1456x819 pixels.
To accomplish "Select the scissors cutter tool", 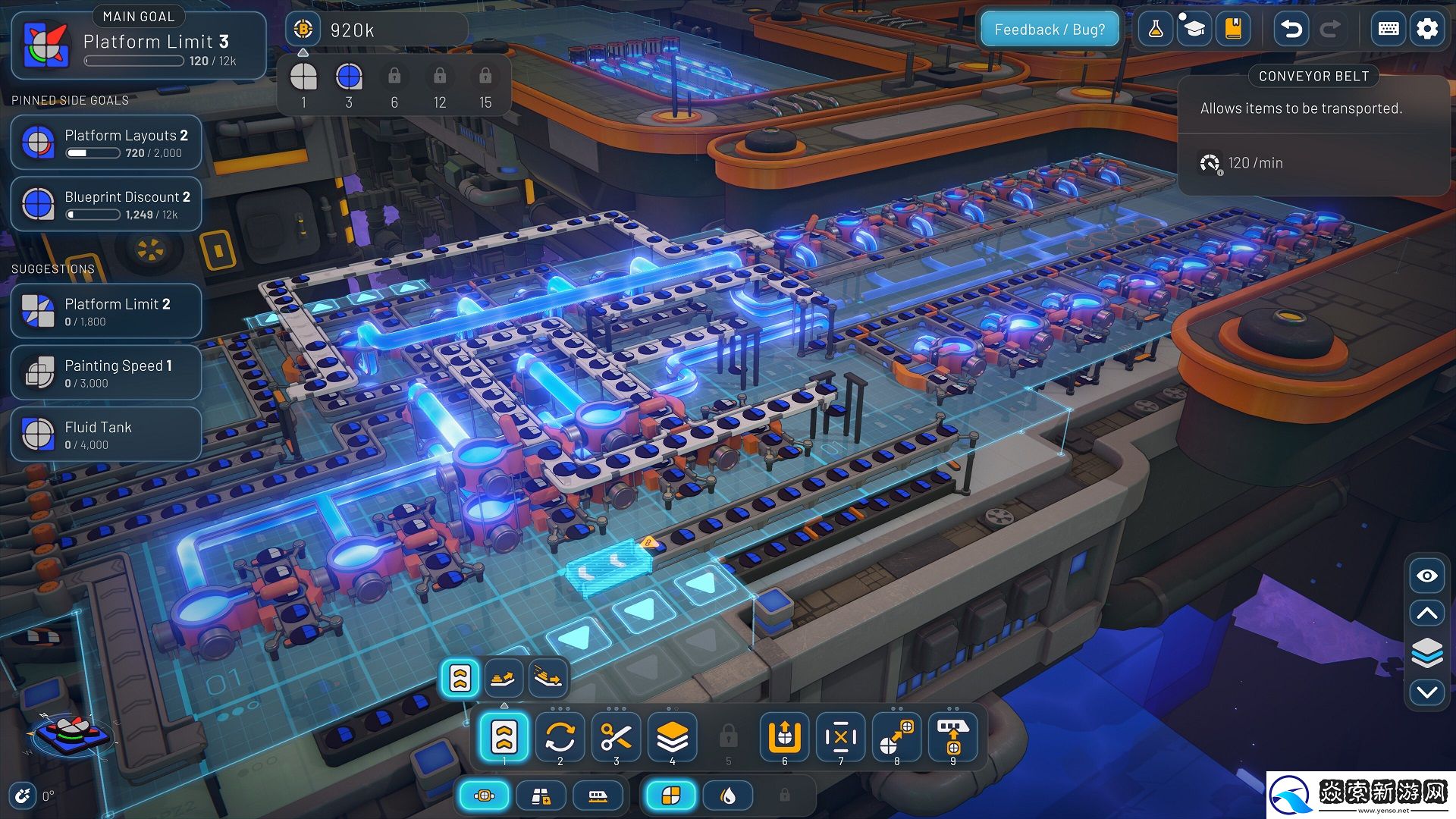I will [x=616, y=736].
